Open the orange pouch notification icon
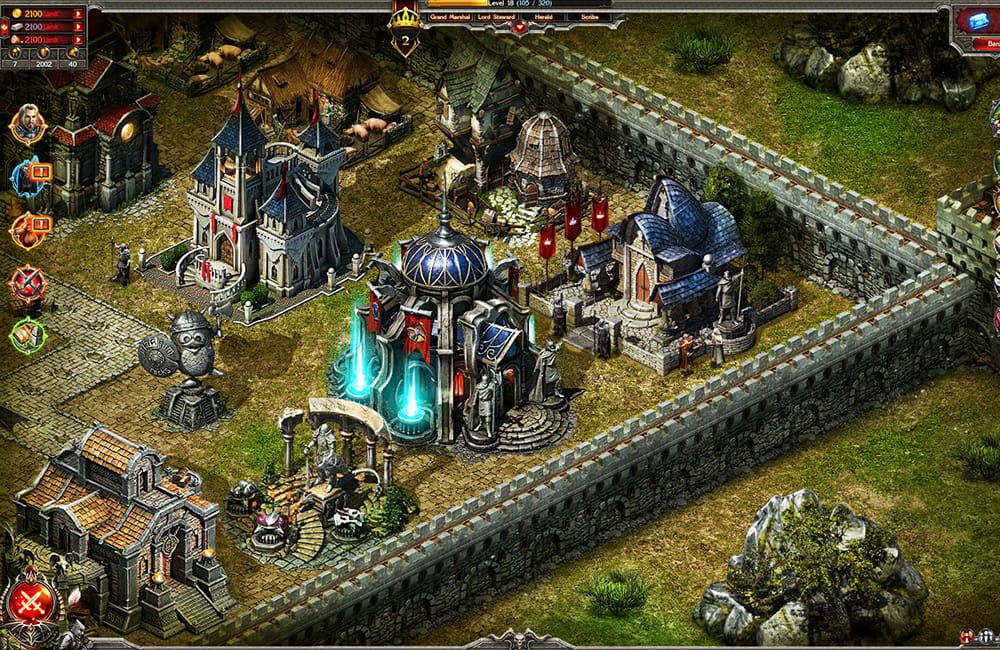 coord(27,231)
